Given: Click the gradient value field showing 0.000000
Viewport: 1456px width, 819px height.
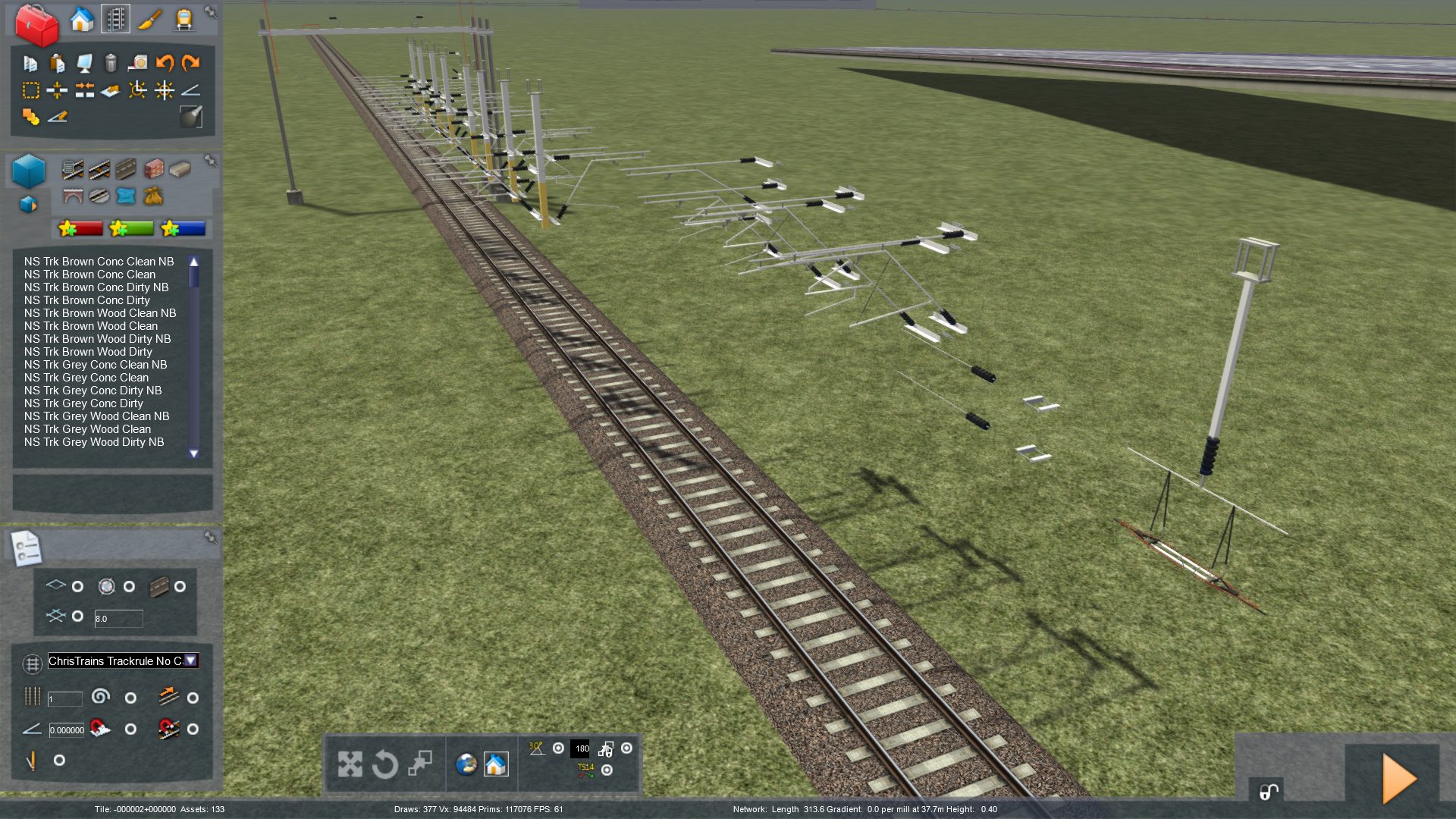Looking at the screenshot, I should (x=67, y=730).
